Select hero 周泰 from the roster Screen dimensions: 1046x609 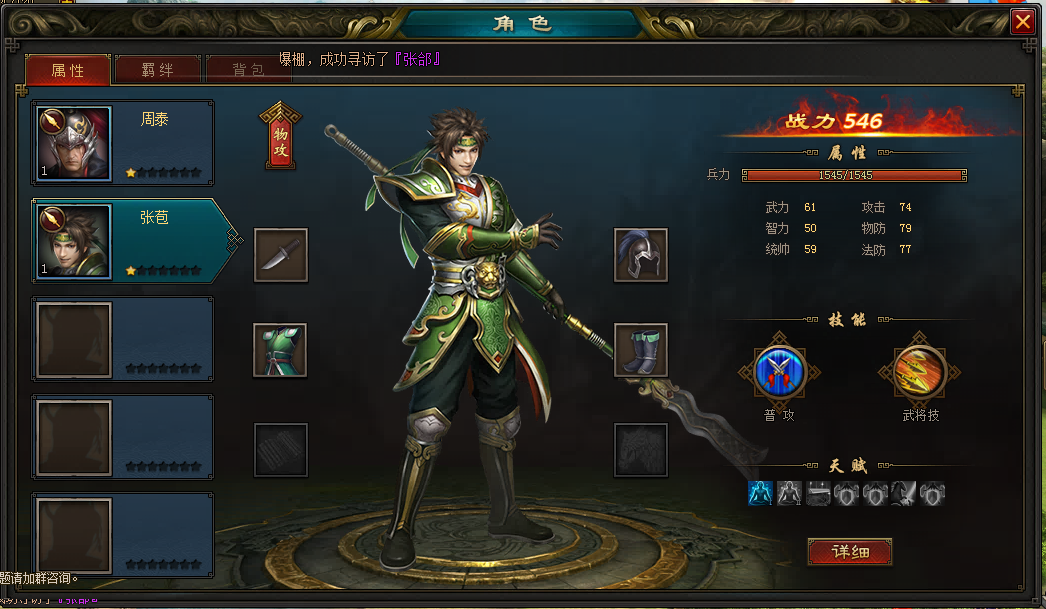tap(123, 142)
